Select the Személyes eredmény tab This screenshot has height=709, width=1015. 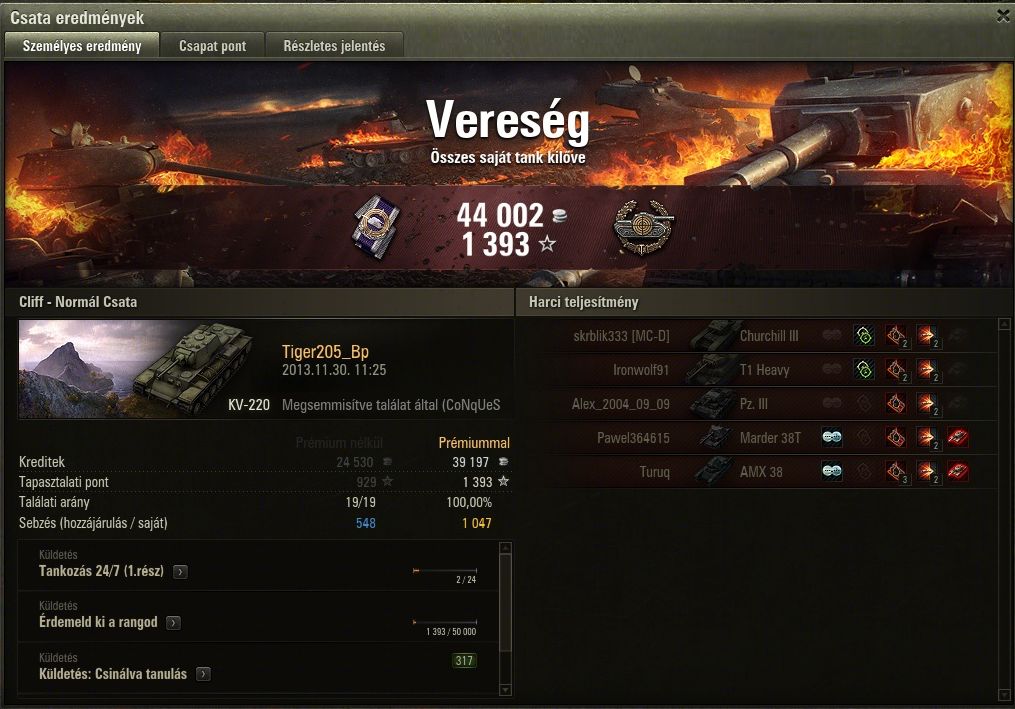82,46
